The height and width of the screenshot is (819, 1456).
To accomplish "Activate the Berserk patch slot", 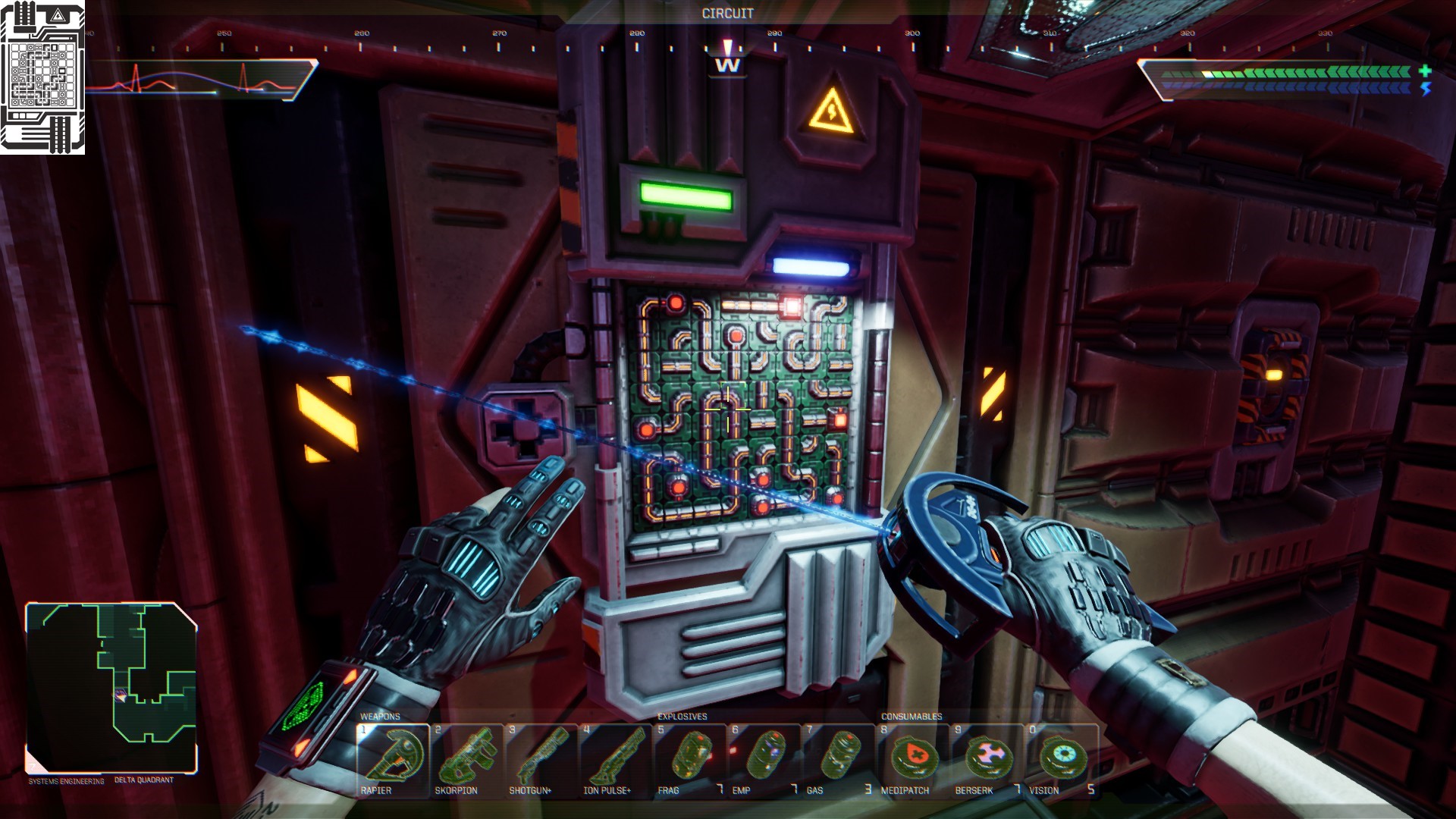I will [987, 759].
